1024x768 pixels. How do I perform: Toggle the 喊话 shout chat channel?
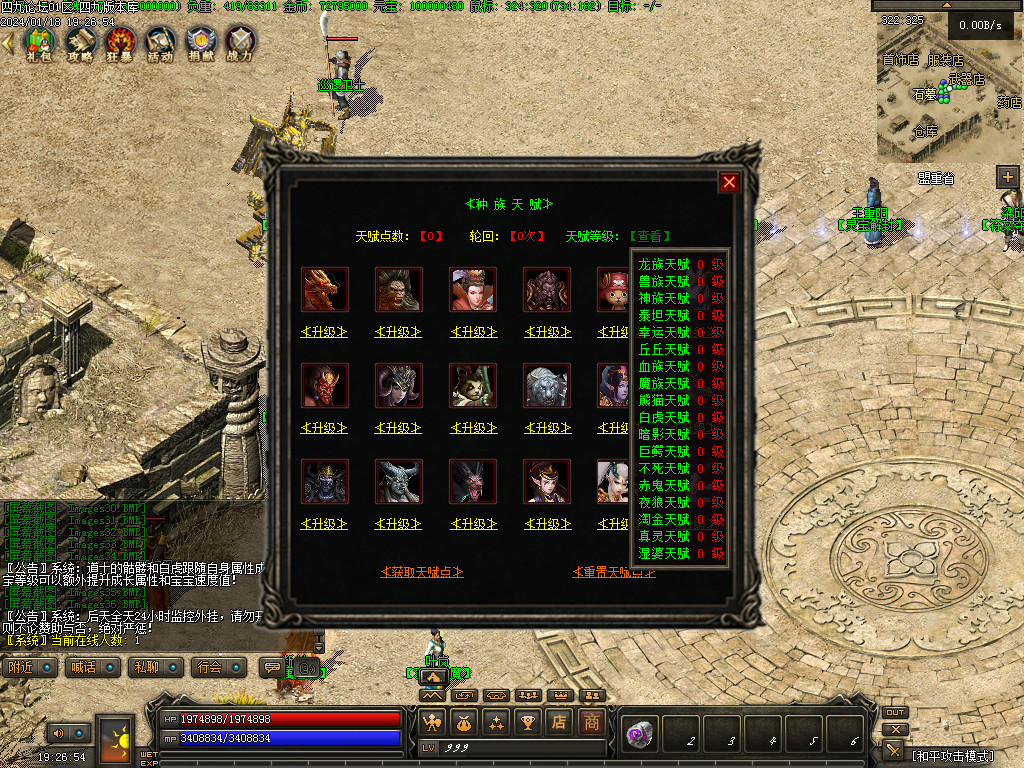(92, 667)
